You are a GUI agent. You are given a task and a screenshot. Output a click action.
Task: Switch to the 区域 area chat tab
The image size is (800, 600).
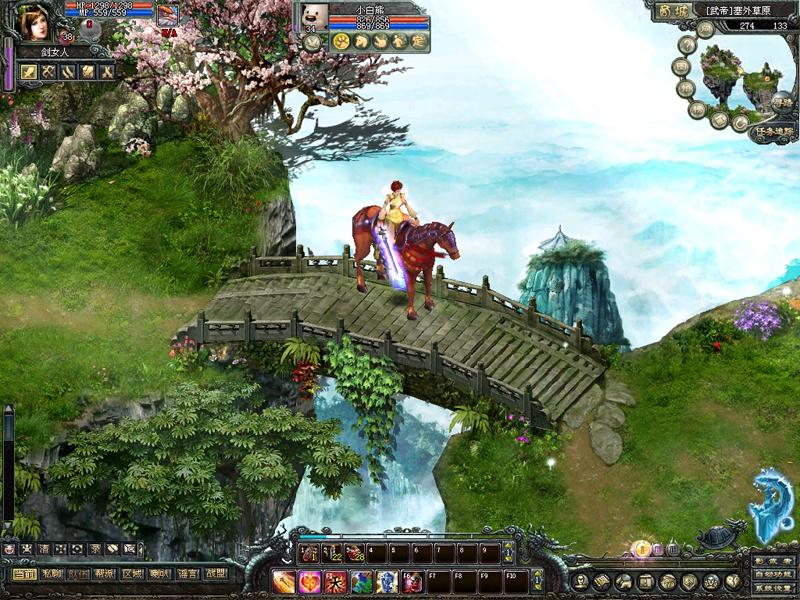pos(132,575)
